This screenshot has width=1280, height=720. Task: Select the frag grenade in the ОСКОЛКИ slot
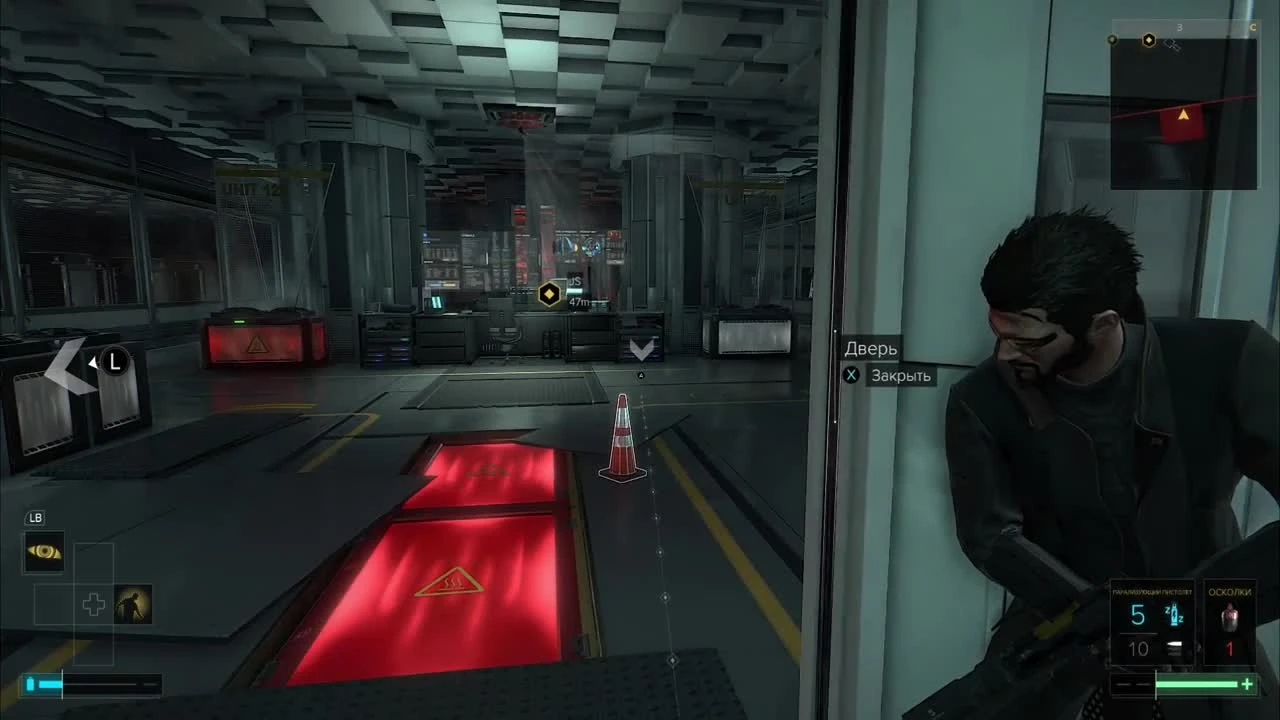click(1230, 617)
